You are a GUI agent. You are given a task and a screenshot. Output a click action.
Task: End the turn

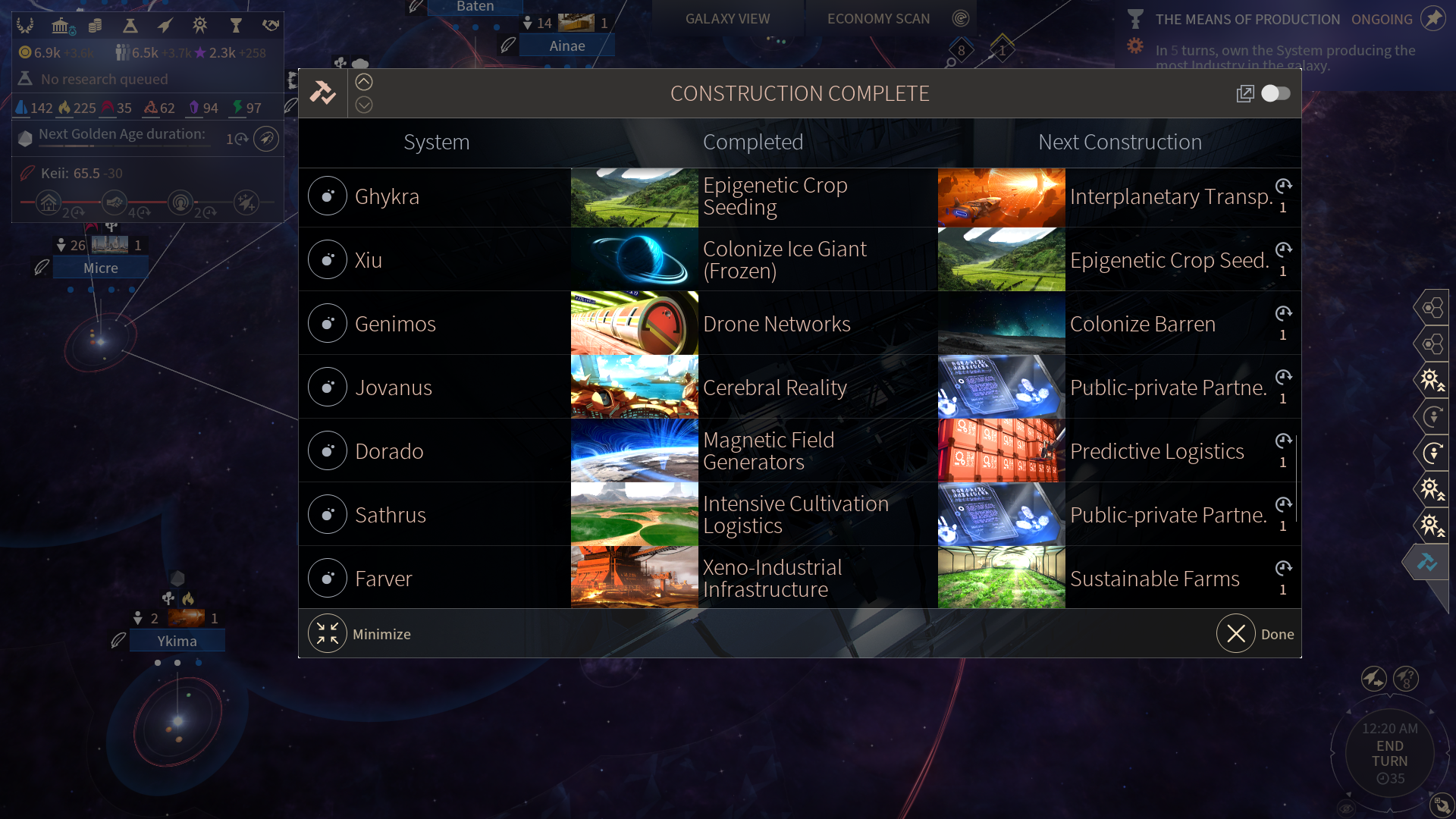1389,753
